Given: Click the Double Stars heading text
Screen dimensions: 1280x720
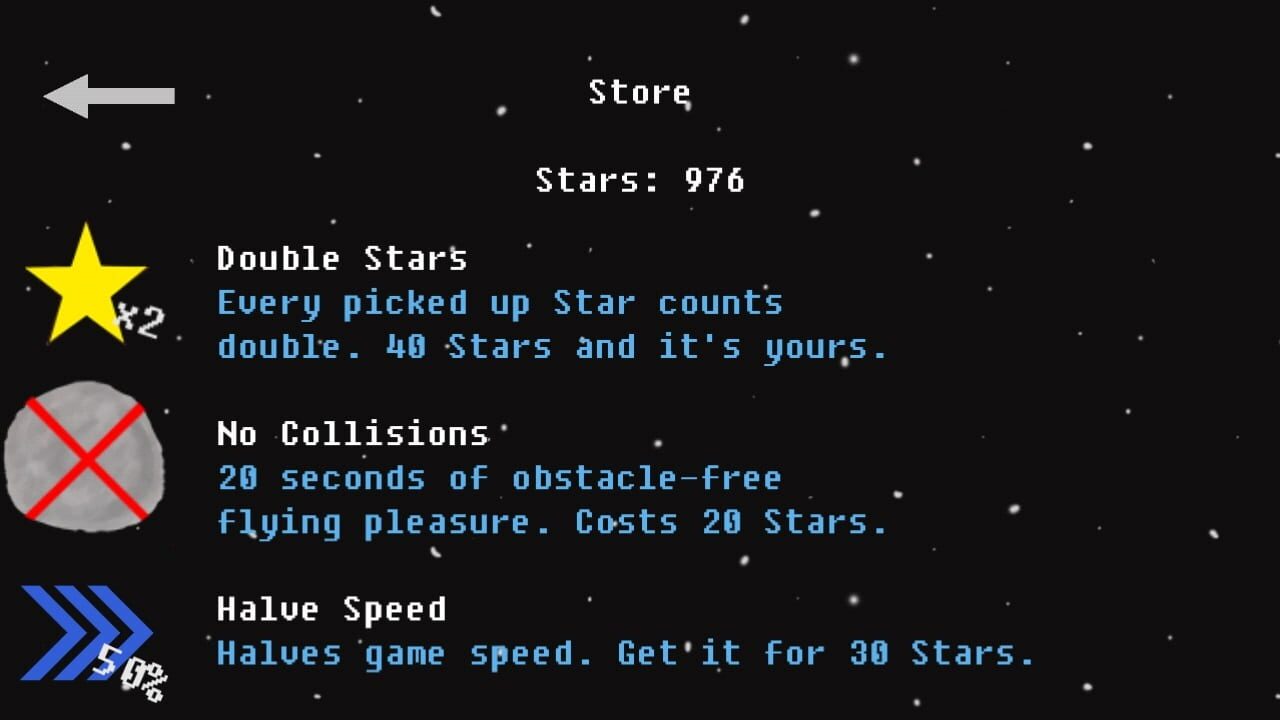Looking at the screenshot, I should click(342, 258).
